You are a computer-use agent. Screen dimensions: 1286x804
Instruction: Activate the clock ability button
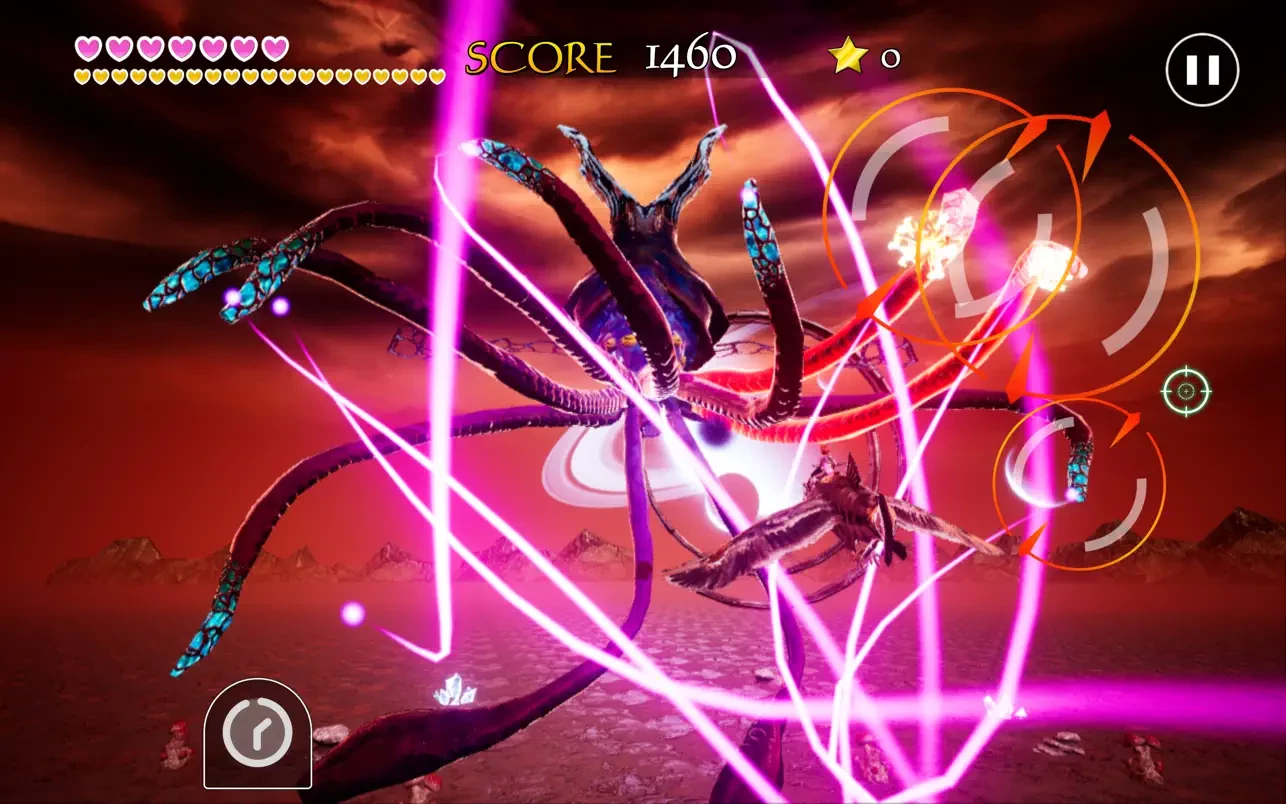(x=257, y=734)
